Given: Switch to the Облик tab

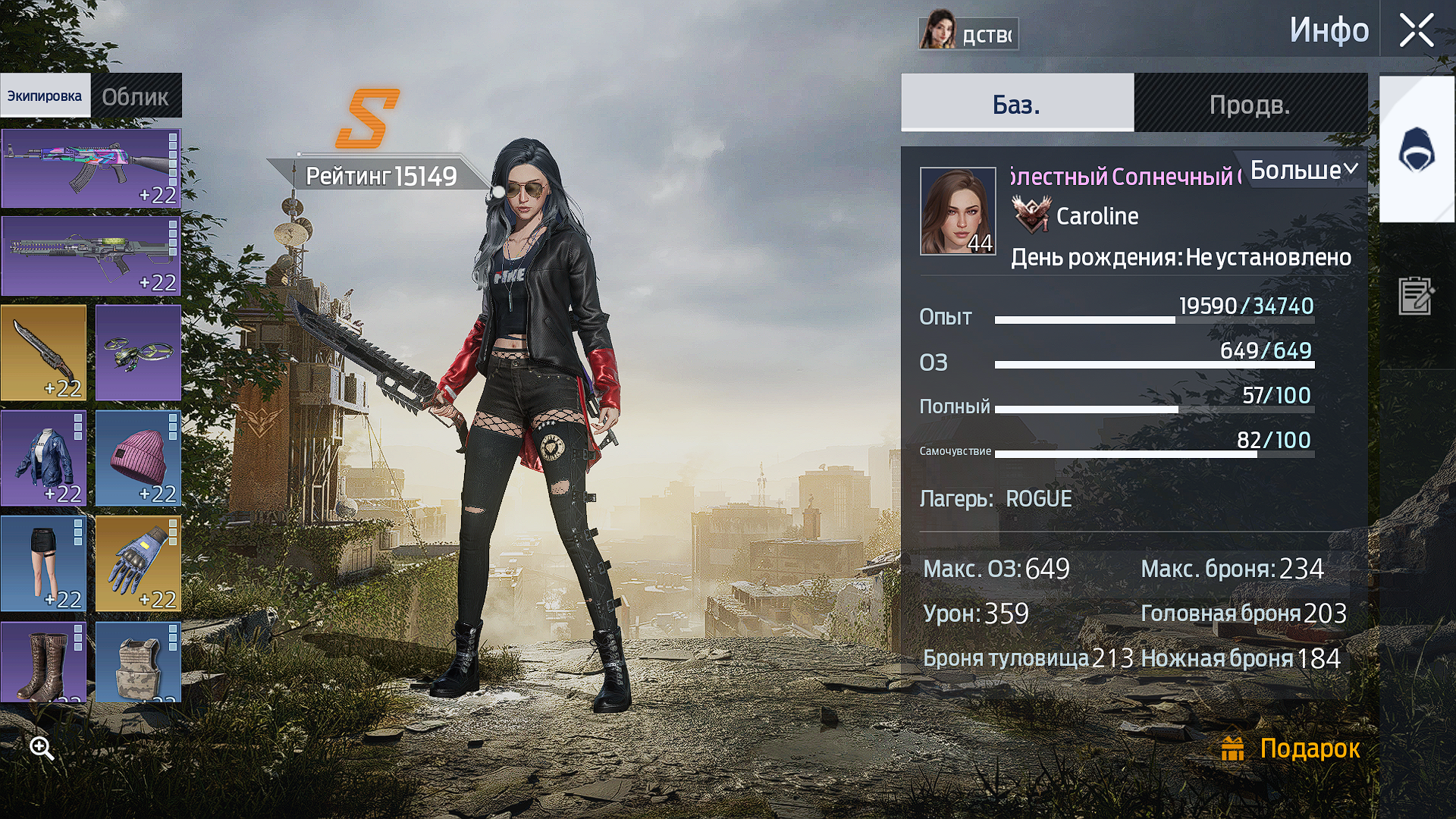Looking at the screenshot, I should (x=136, y=96).
